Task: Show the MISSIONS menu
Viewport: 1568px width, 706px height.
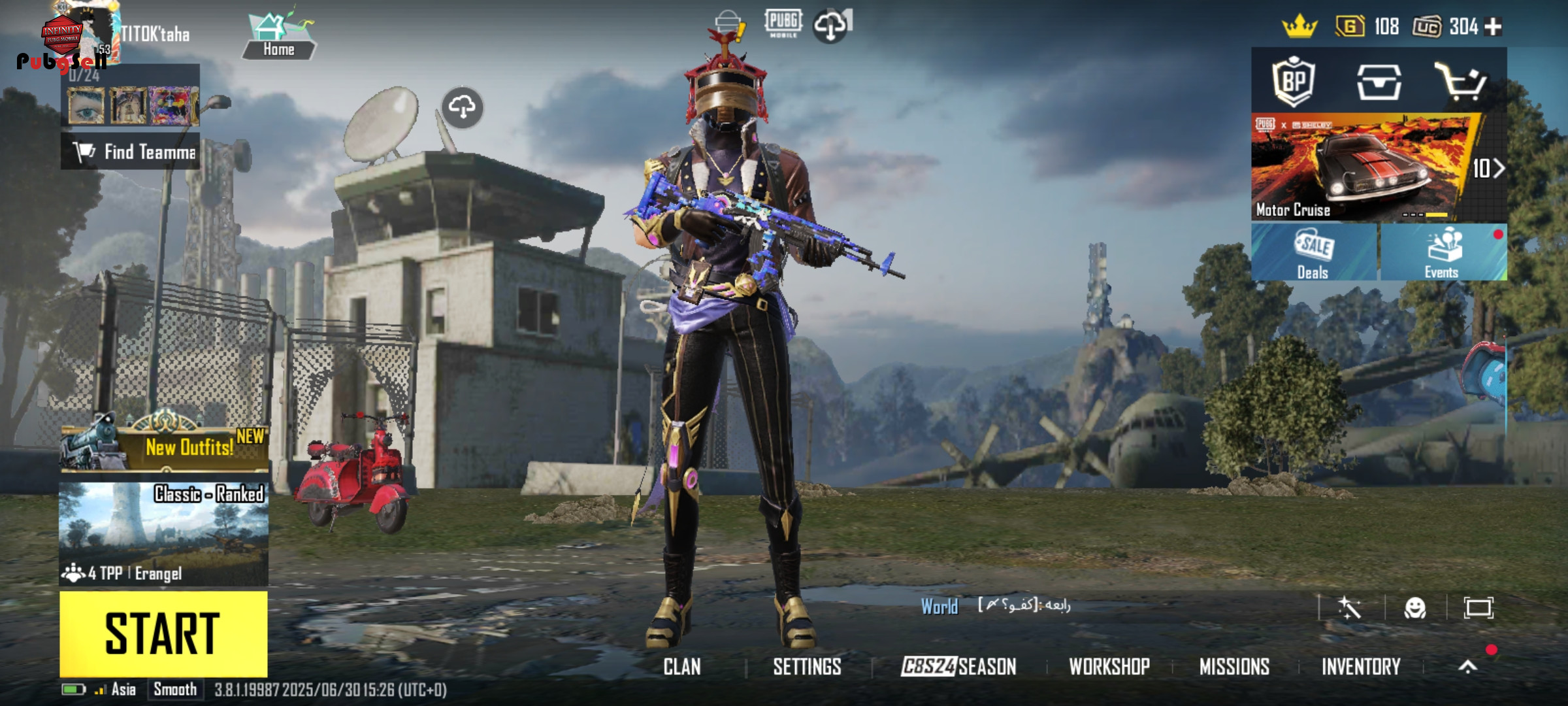Action: [x=1234, y=667]
